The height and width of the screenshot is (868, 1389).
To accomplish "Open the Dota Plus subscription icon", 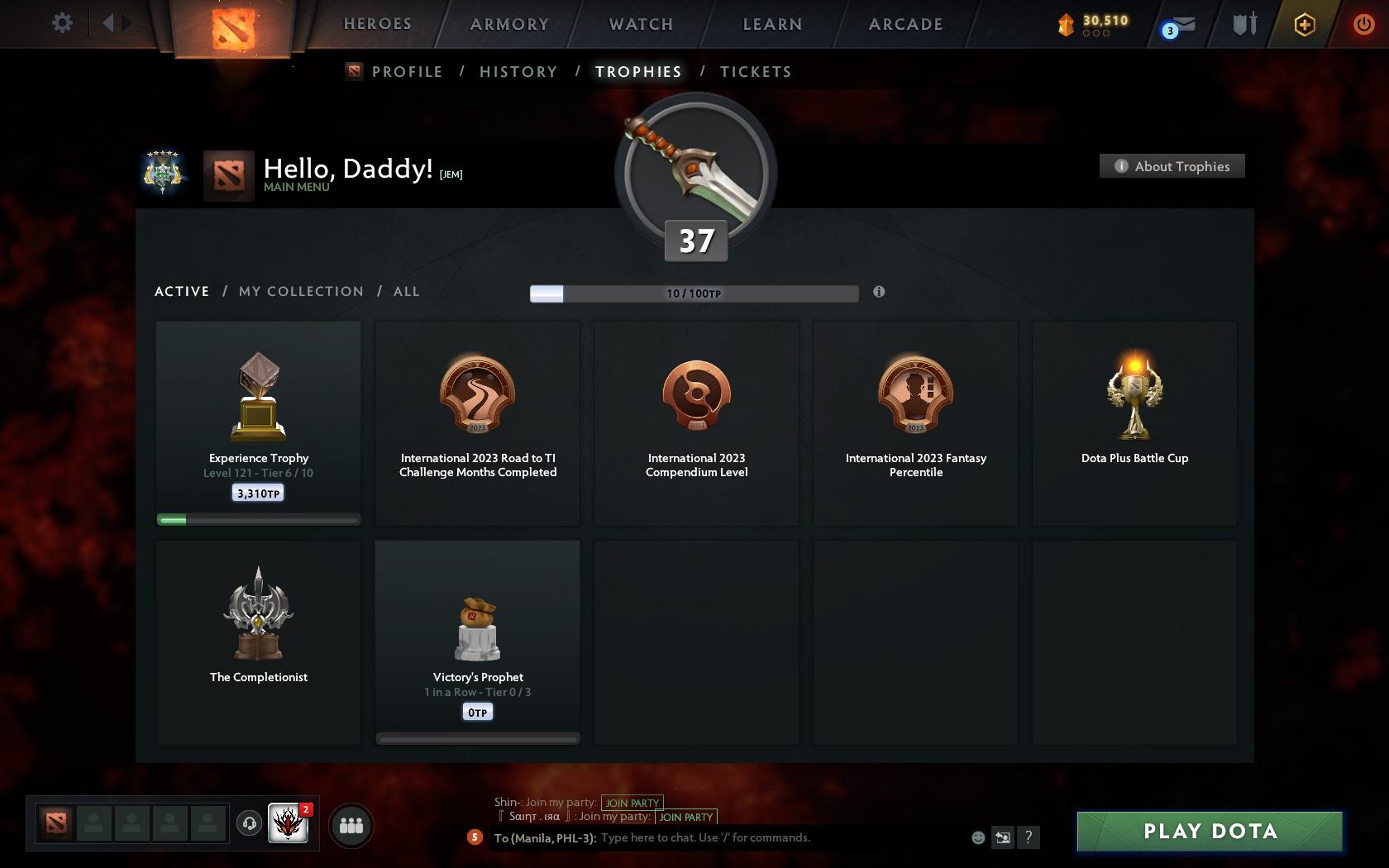I will coord(1304,25).
